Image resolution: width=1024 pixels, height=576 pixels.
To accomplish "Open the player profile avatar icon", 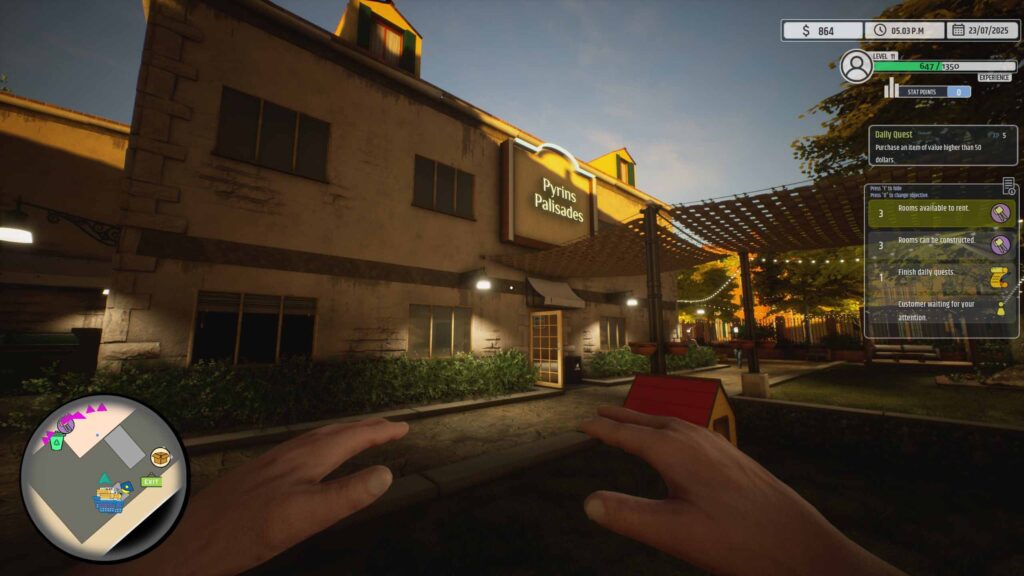I will [x=856, y=66].
